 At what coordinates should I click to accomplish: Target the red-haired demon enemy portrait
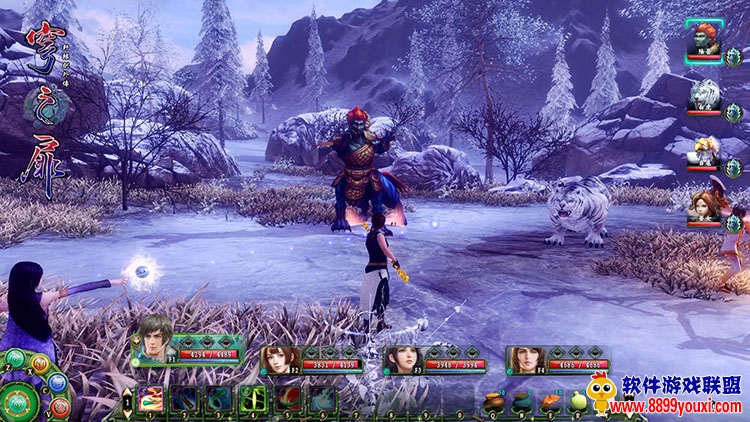tap(706, 44)
